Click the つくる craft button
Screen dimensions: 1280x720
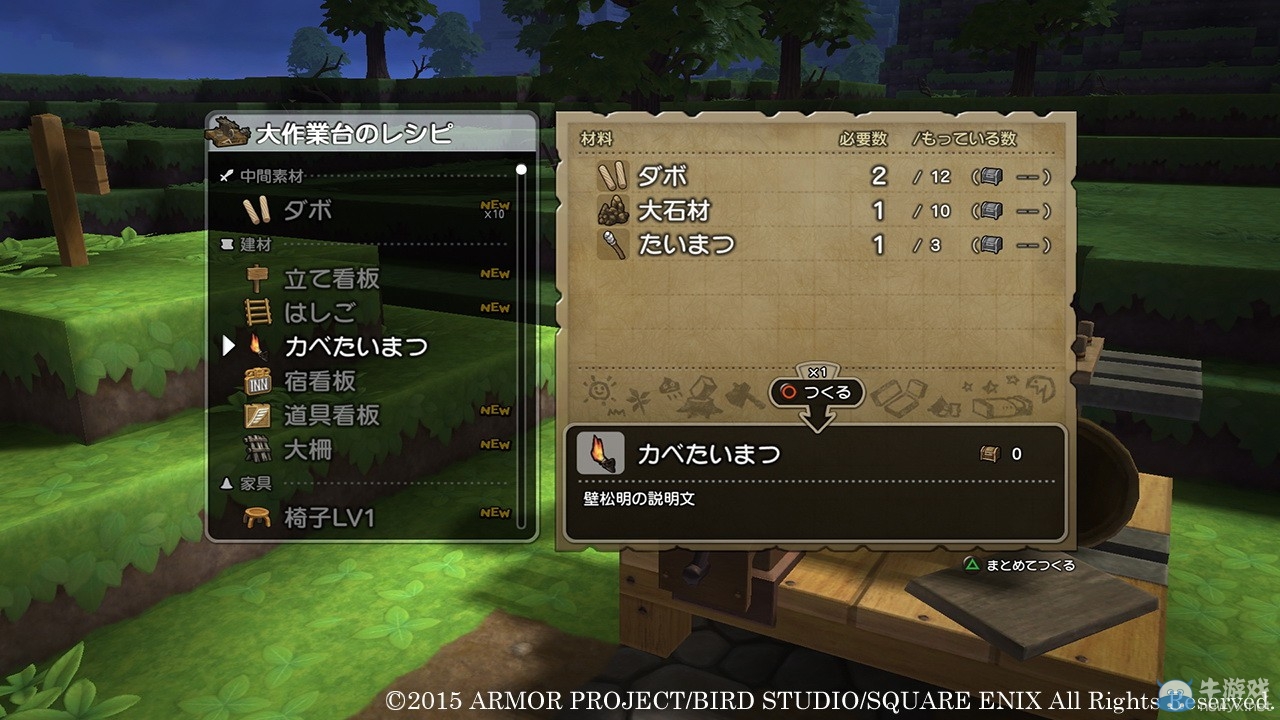coord(817,392)
